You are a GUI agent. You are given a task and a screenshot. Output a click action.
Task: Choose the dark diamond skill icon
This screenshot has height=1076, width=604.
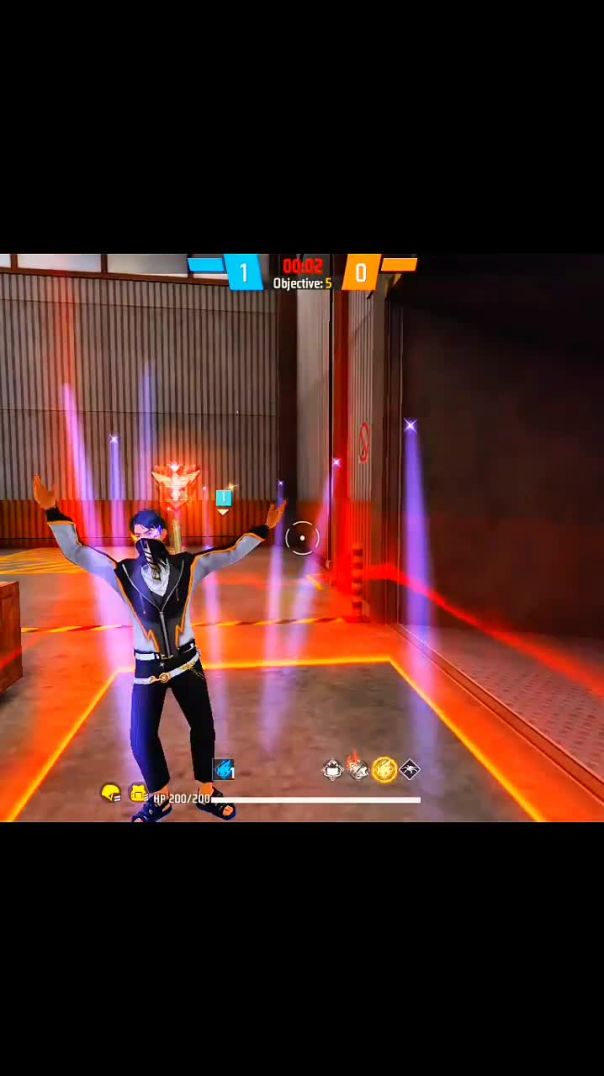tap(409, 769)
